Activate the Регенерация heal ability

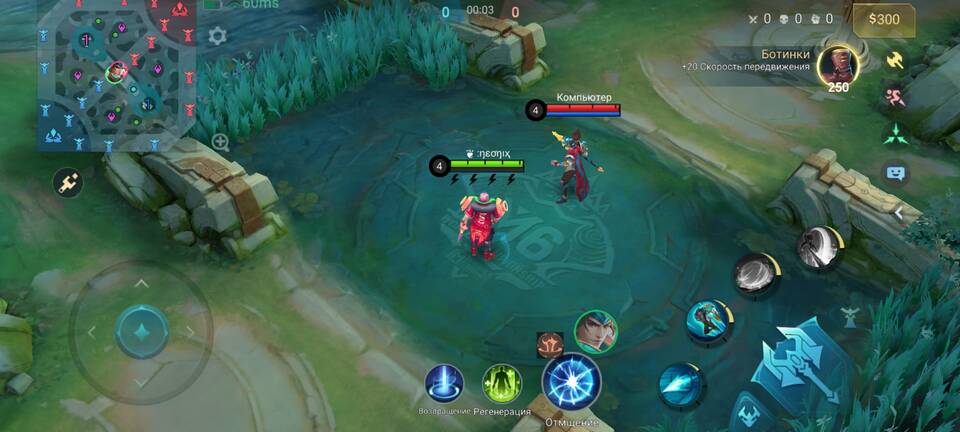pyautogui.click(x=502, y=384)
